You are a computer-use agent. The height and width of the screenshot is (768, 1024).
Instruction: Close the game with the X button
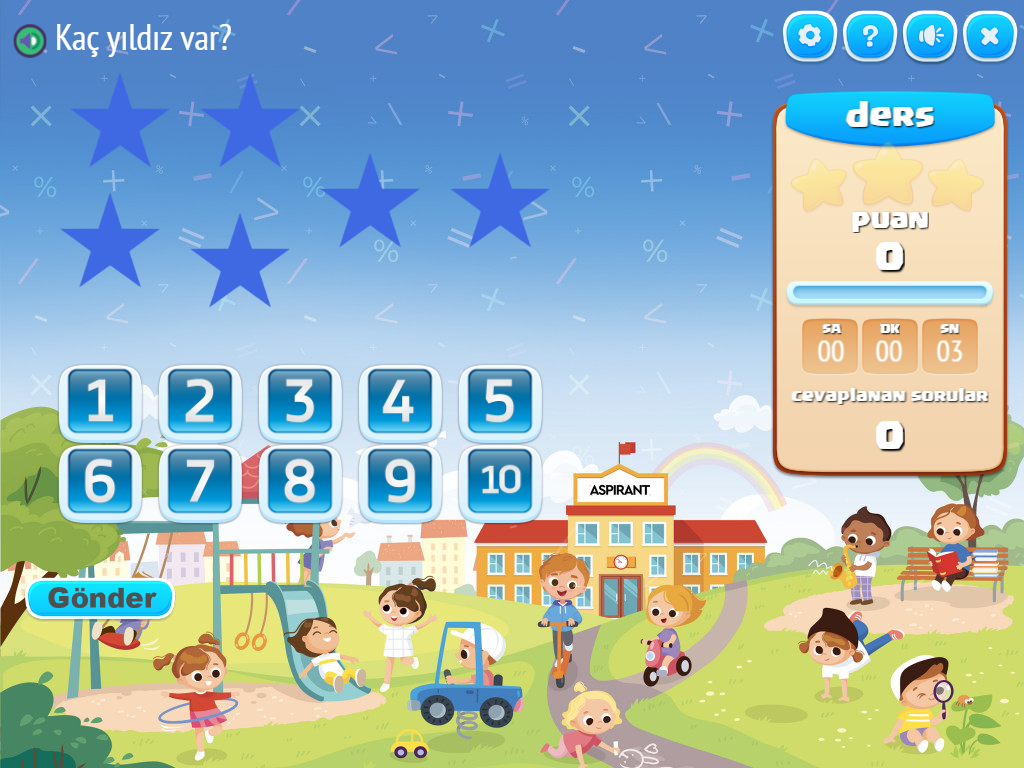click(990, 37)
